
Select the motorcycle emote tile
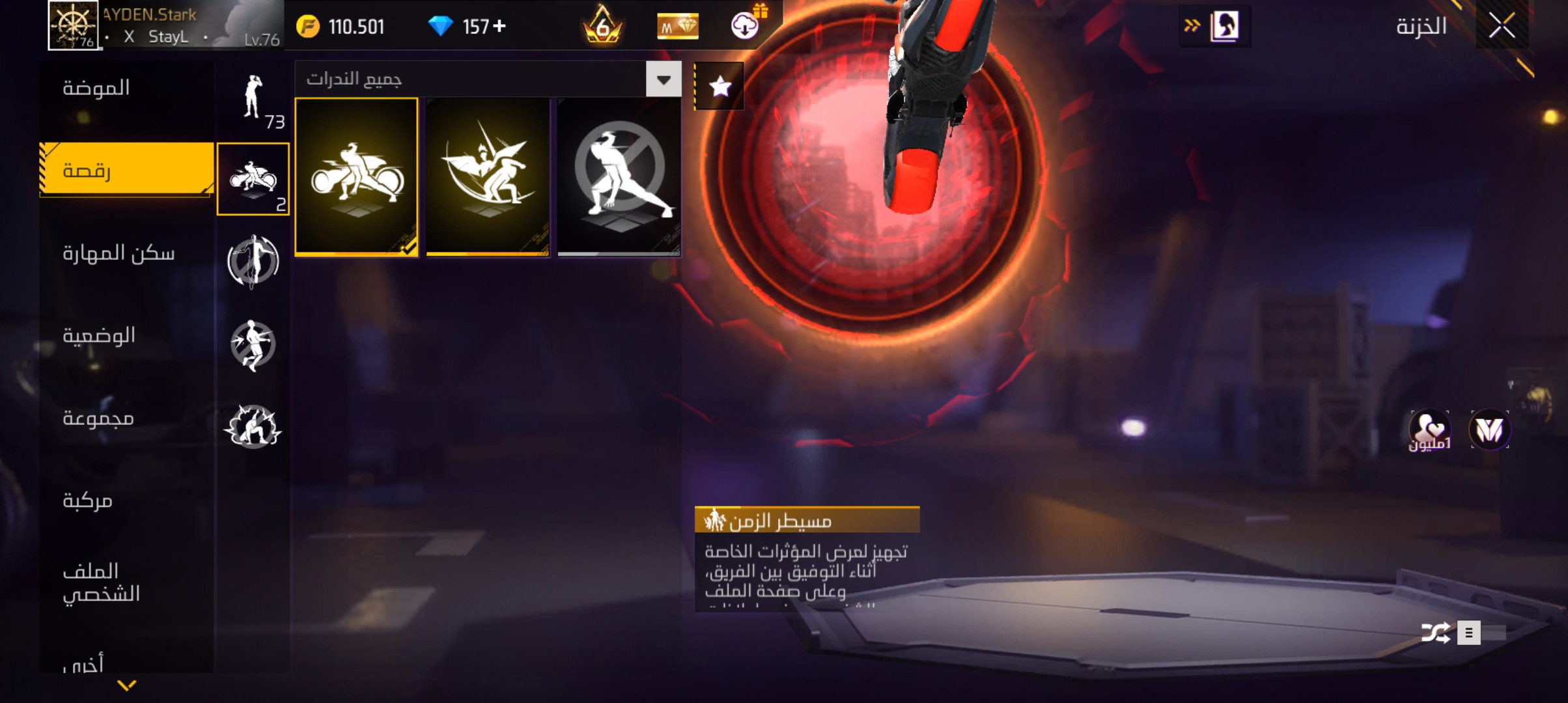[x=357, y=176]
